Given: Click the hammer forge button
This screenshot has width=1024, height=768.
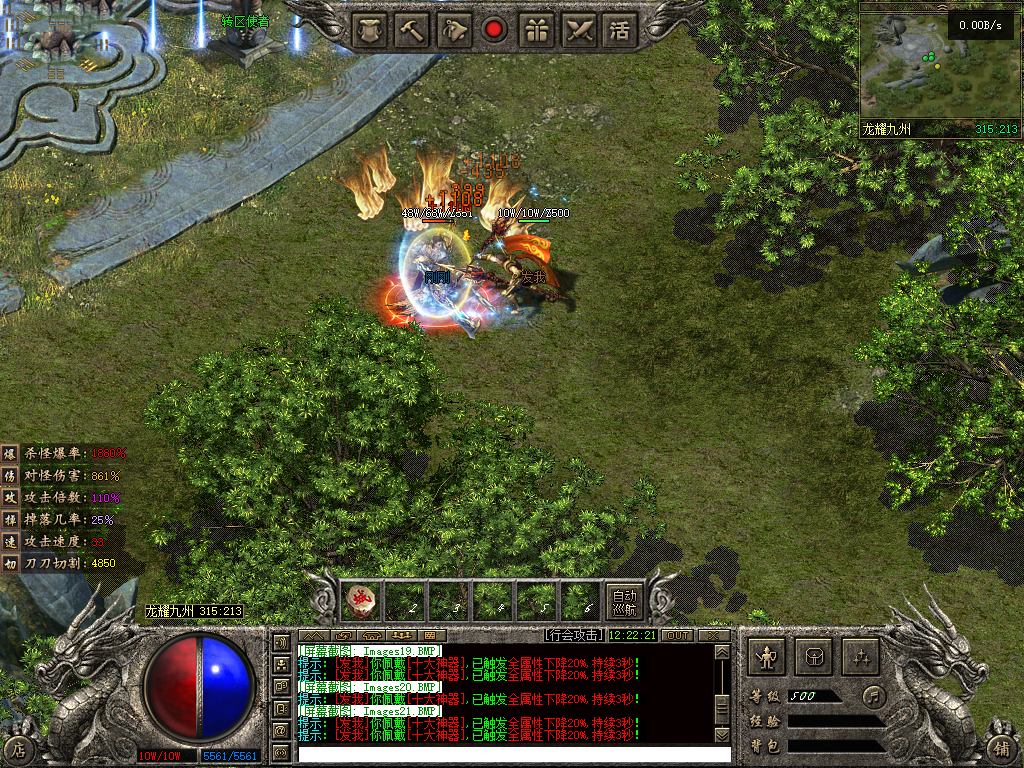Looking at the screenshot, I should [412, 29].
